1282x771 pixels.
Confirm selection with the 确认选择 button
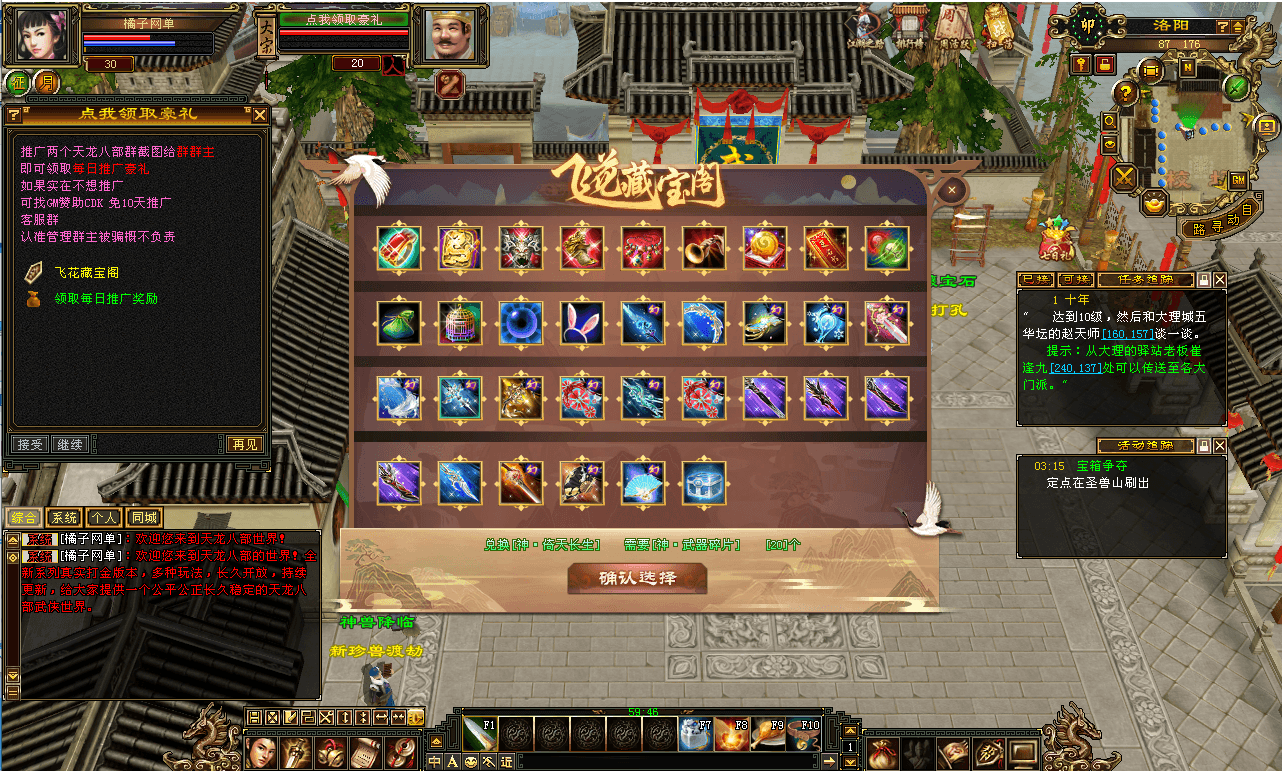(637, 578)
